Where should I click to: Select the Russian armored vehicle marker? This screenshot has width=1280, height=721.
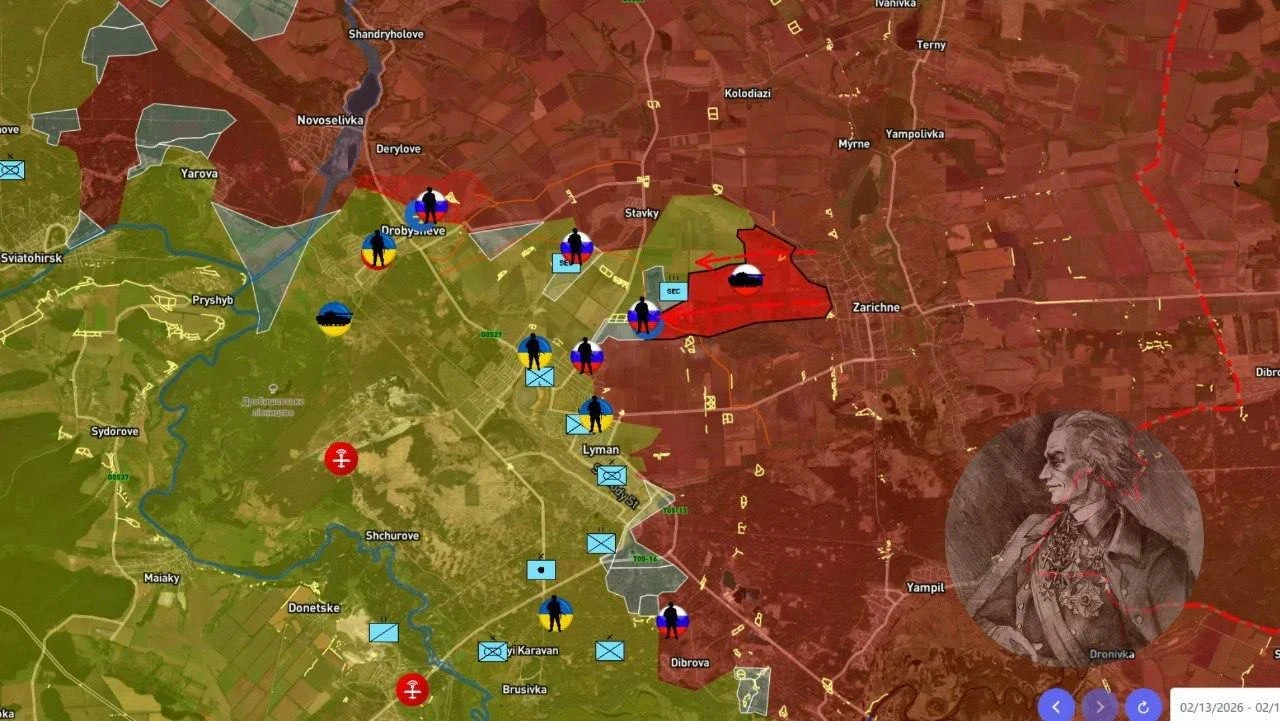(x=745, y=279)
